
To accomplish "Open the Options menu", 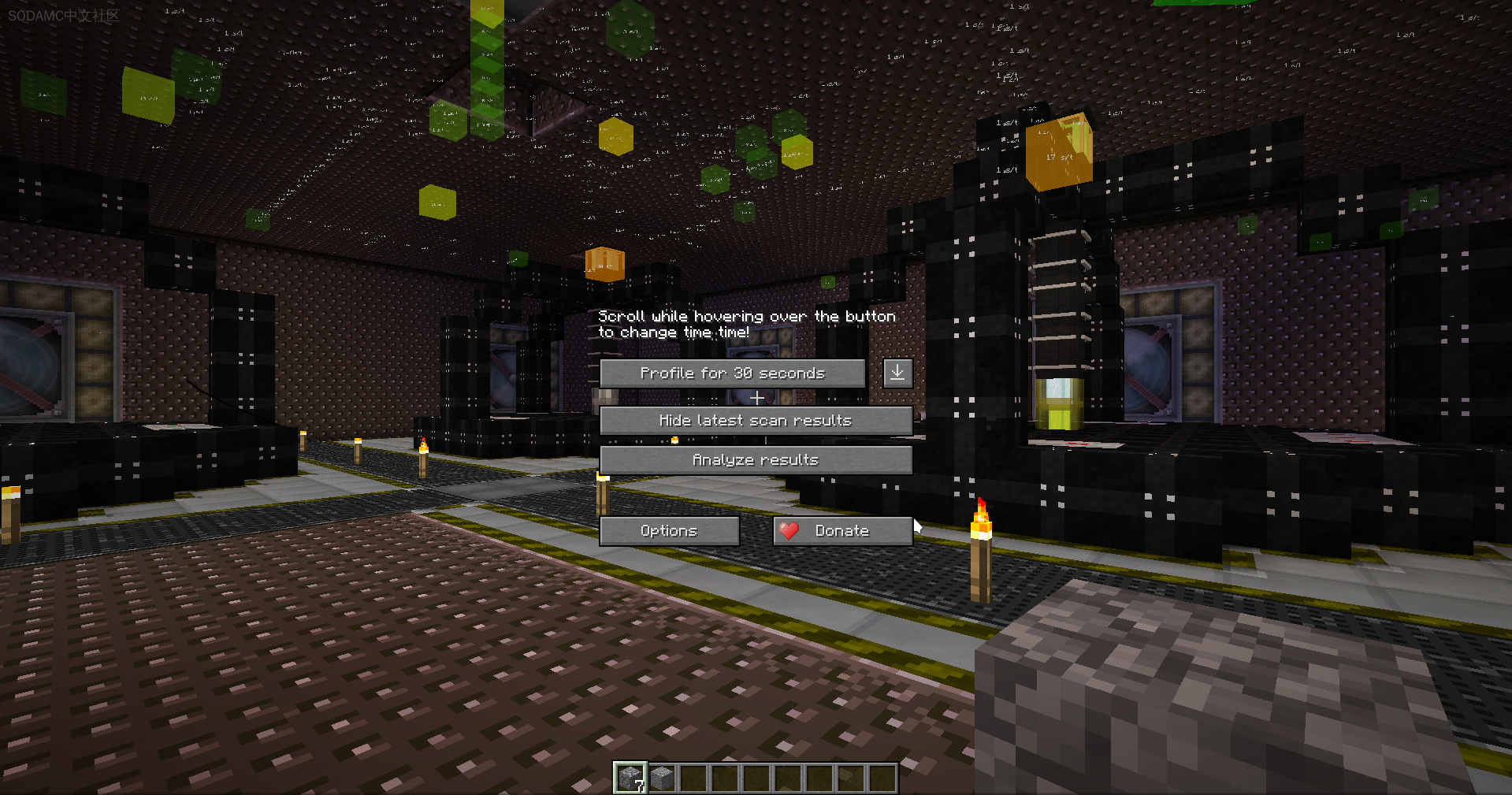I will (669, 531).
